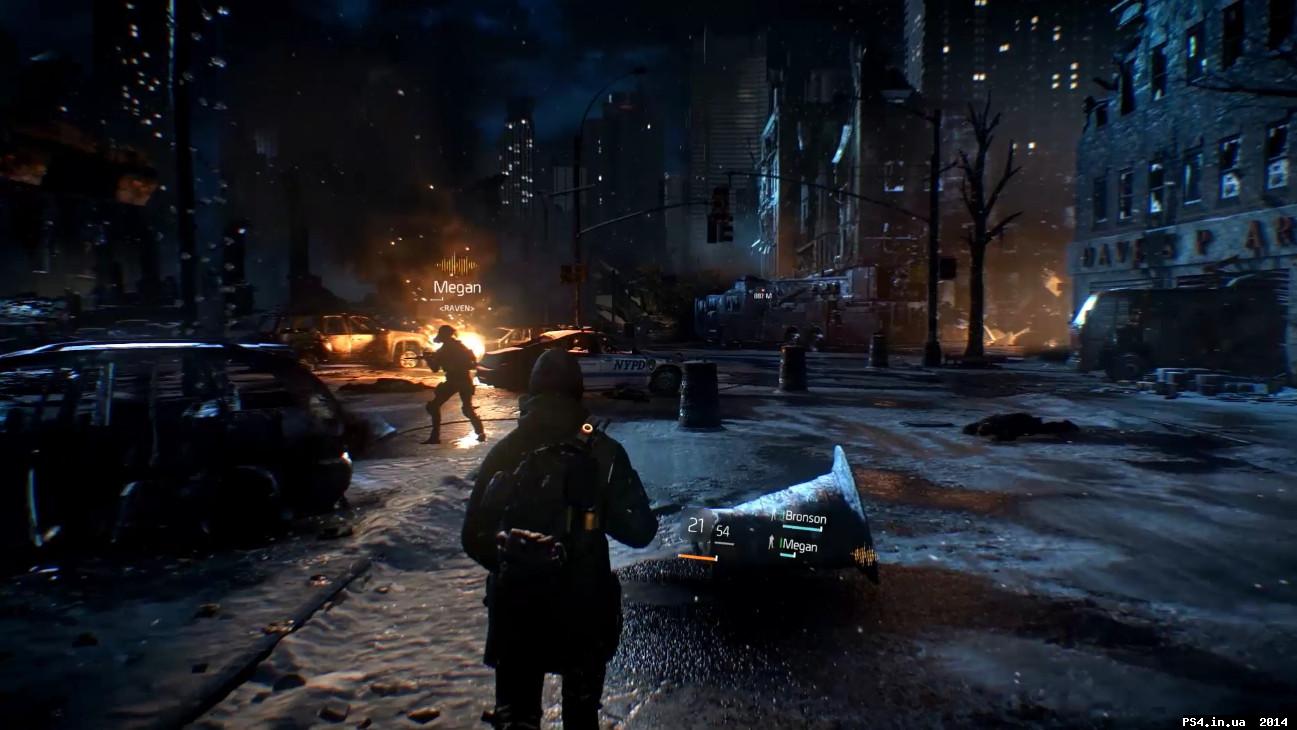Viewport: 1297px width, 730px height.
Task: Click the flashlight icon on the character's backpack
Action: [x=589, y=517]
